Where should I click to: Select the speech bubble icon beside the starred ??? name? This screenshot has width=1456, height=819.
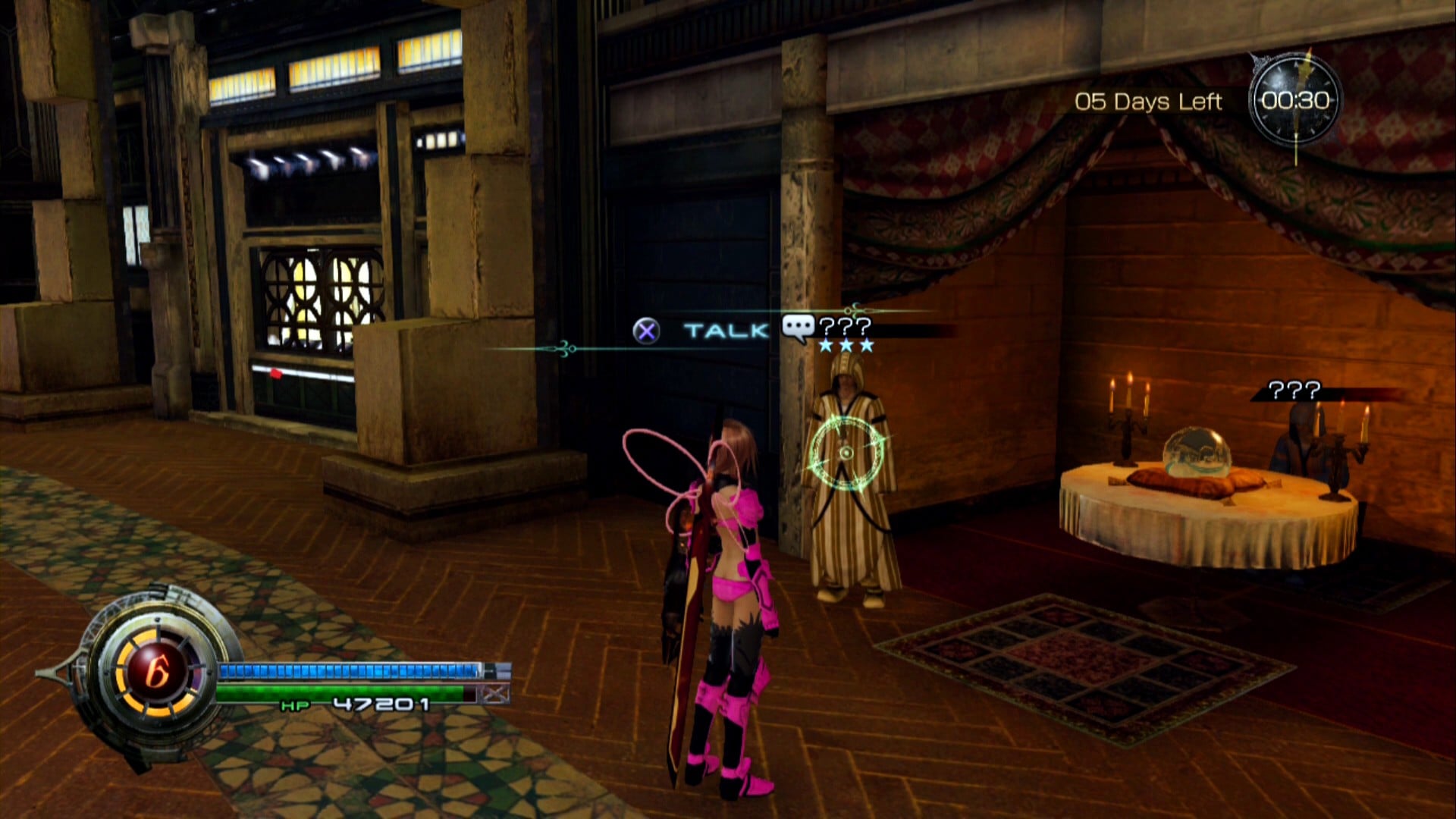coord(798,328)
